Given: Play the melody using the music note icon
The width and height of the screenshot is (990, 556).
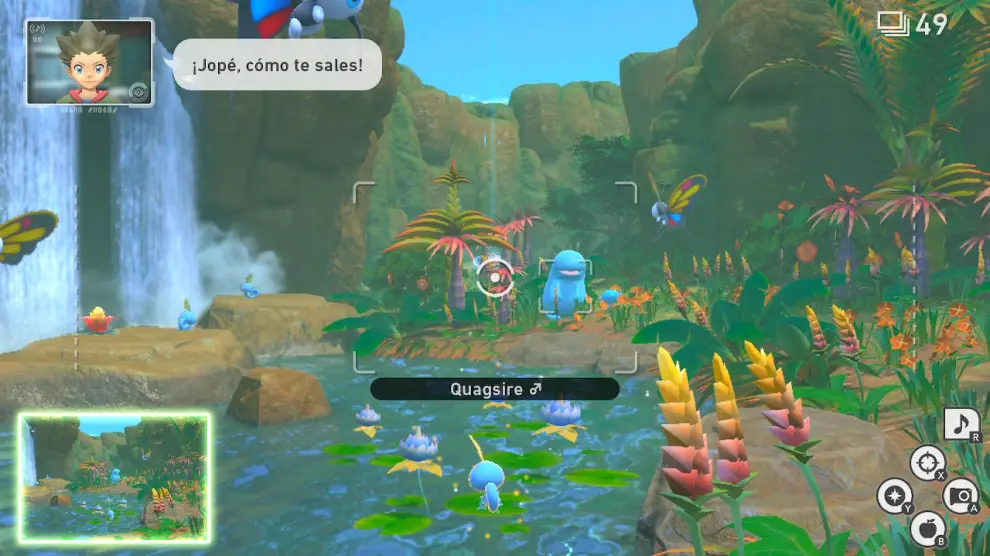Looking at the screenshot, I should [x=961, y=424].
